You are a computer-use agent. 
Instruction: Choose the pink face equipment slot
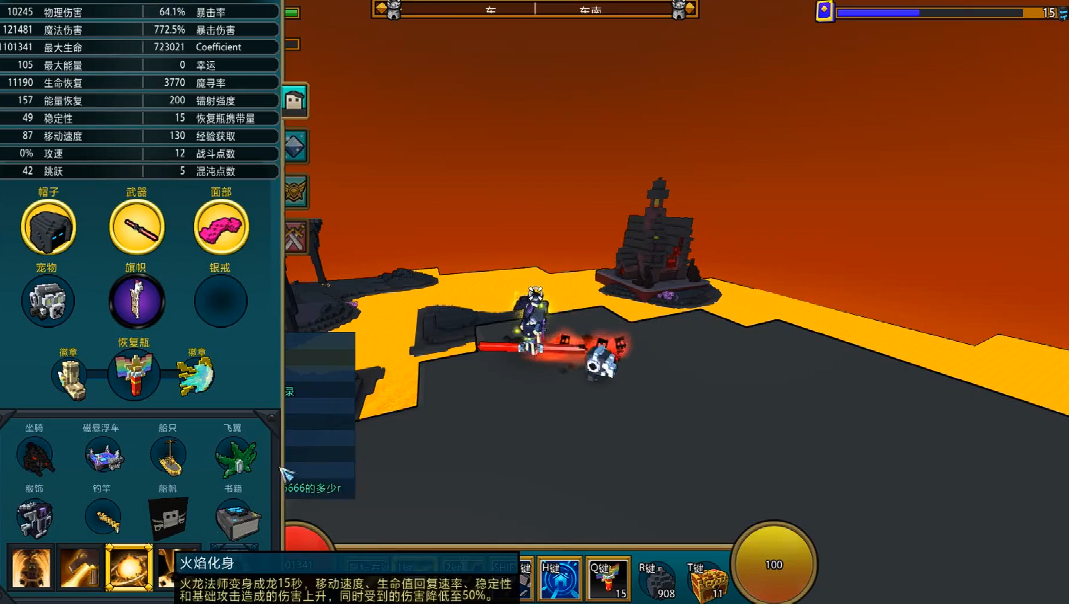tap(221, 226)
